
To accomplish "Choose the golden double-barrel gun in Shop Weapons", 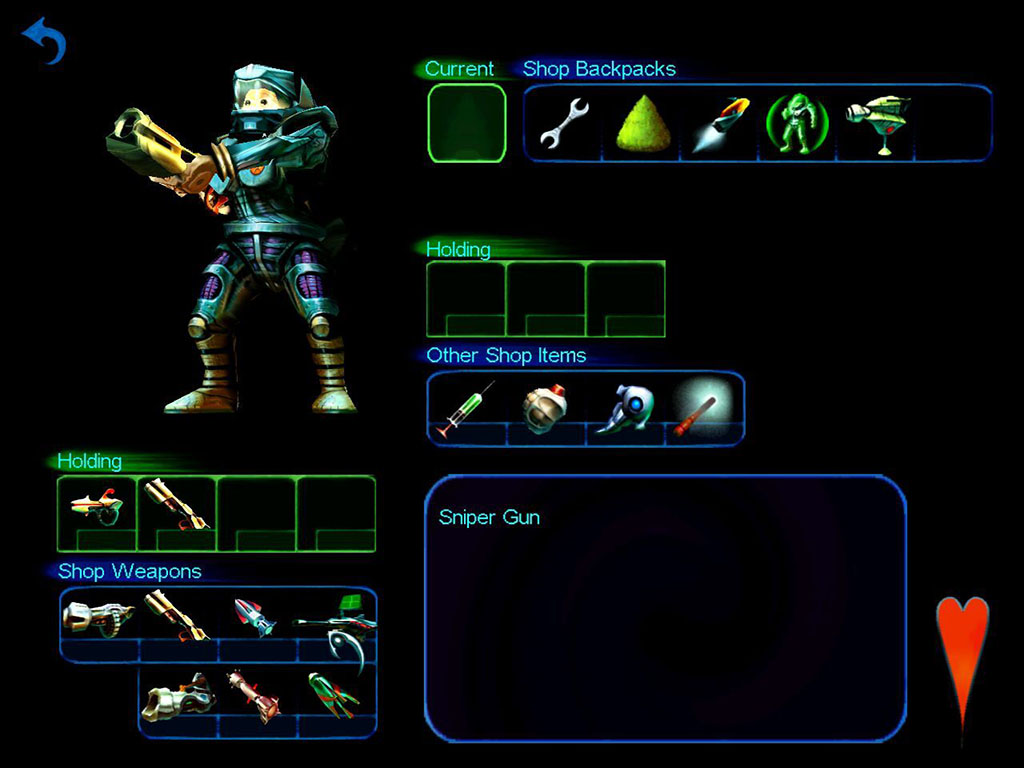I will point(177,617).
